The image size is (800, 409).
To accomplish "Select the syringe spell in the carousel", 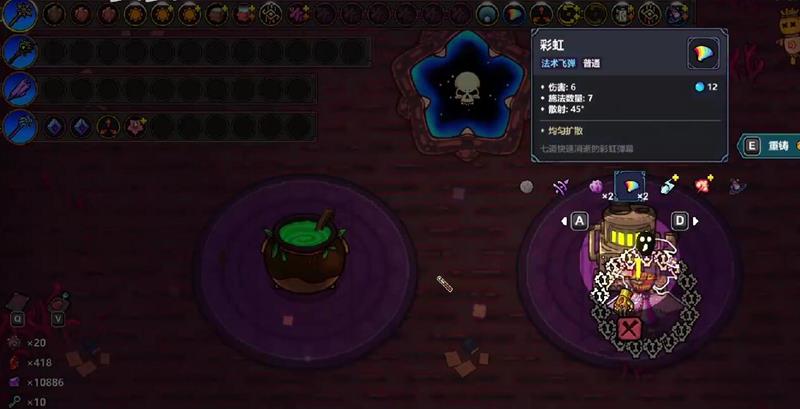I will [x=669, y=185].
